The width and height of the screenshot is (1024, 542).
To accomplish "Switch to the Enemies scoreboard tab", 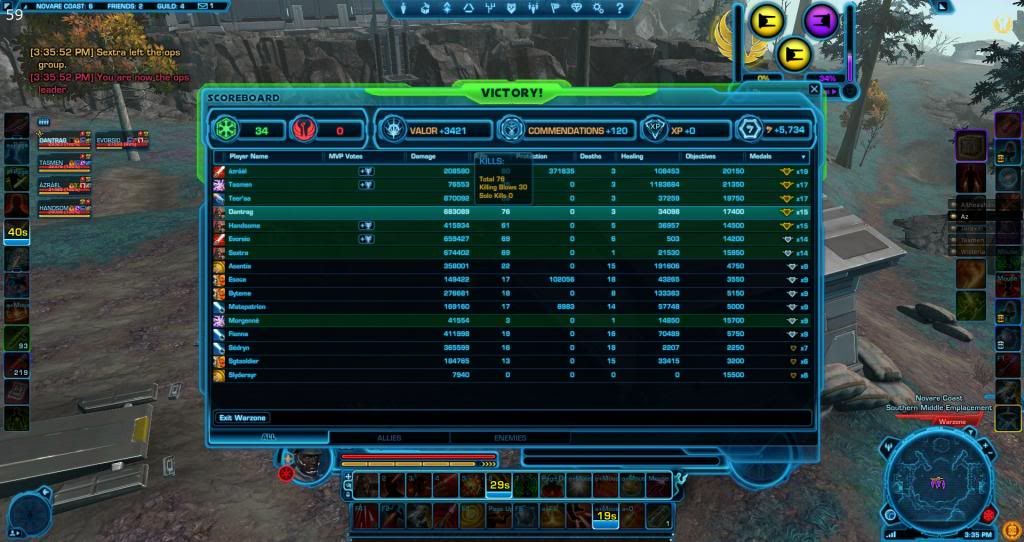I will 510,437.
